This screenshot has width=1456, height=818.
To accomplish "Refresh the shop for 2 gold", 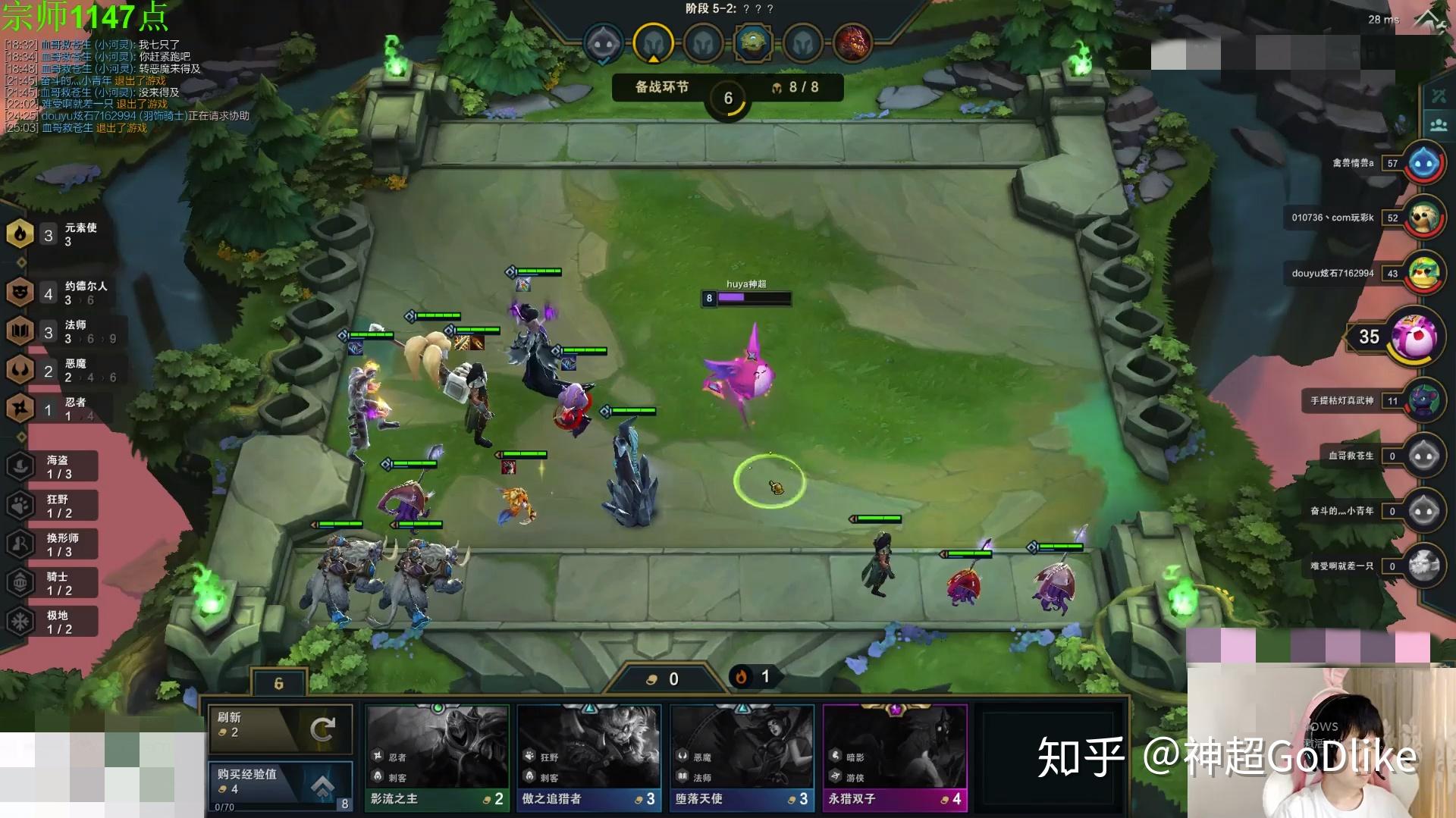I will point(280,728).
